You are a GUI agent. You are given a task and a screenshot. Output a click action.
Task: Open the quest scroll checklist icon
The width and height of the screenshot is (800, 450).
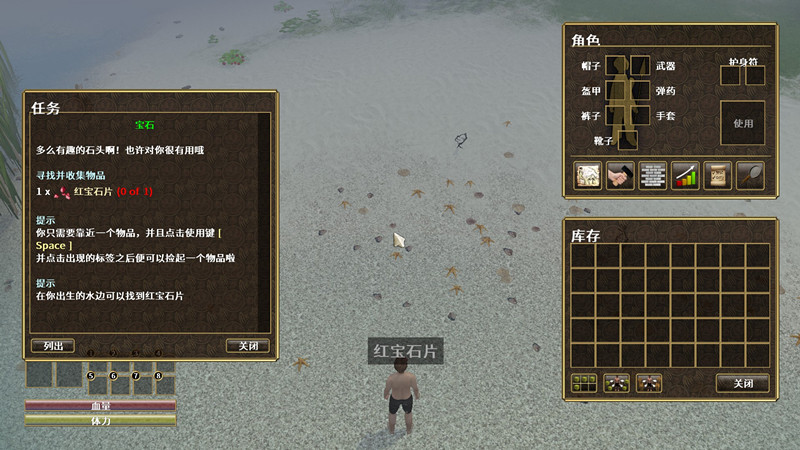(x=717, y=175)
